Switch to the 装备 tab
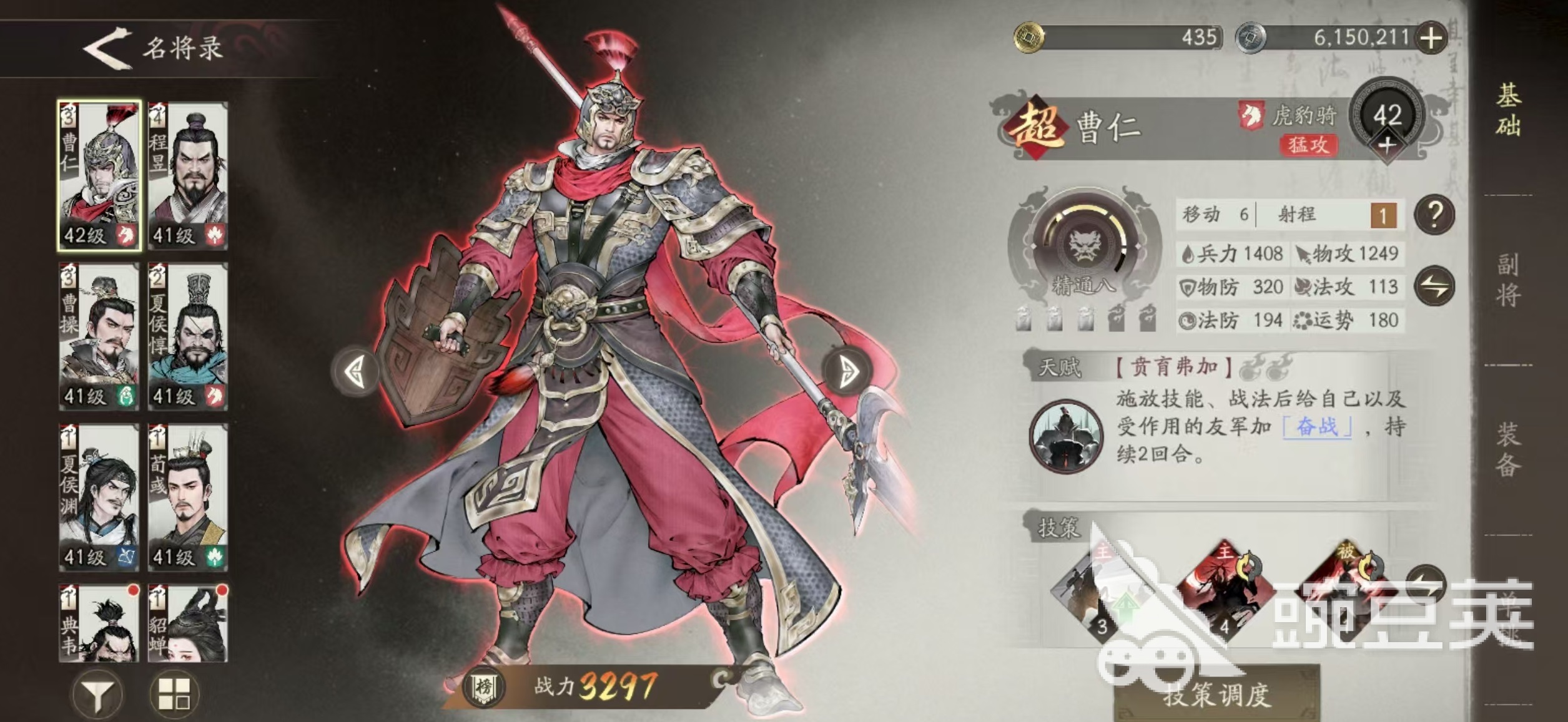This screenshot has height=722, width=1568. (x=1507, y=450)
